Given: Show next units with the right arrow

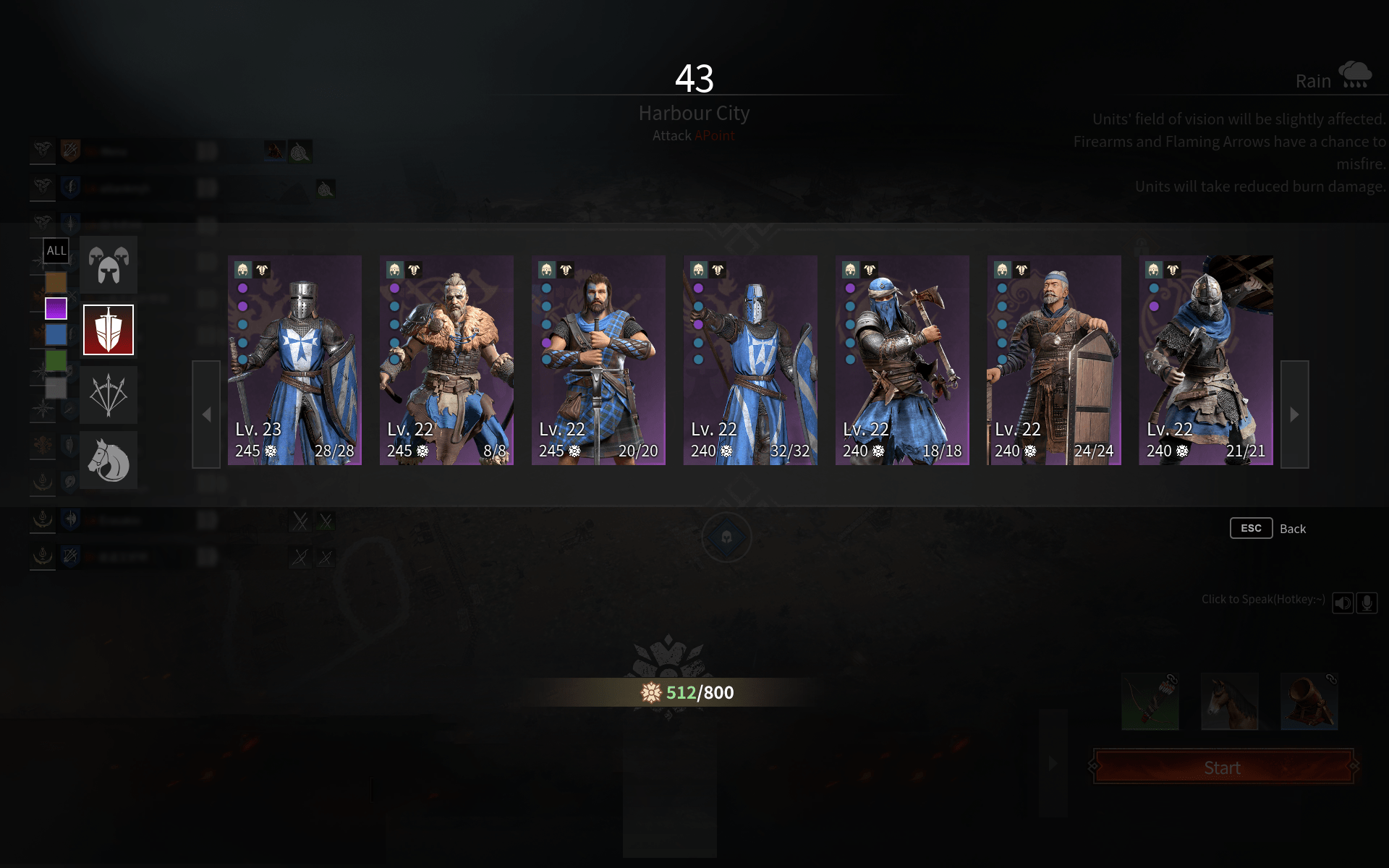Looking at the screenshot, I should tap(1294, 414).
